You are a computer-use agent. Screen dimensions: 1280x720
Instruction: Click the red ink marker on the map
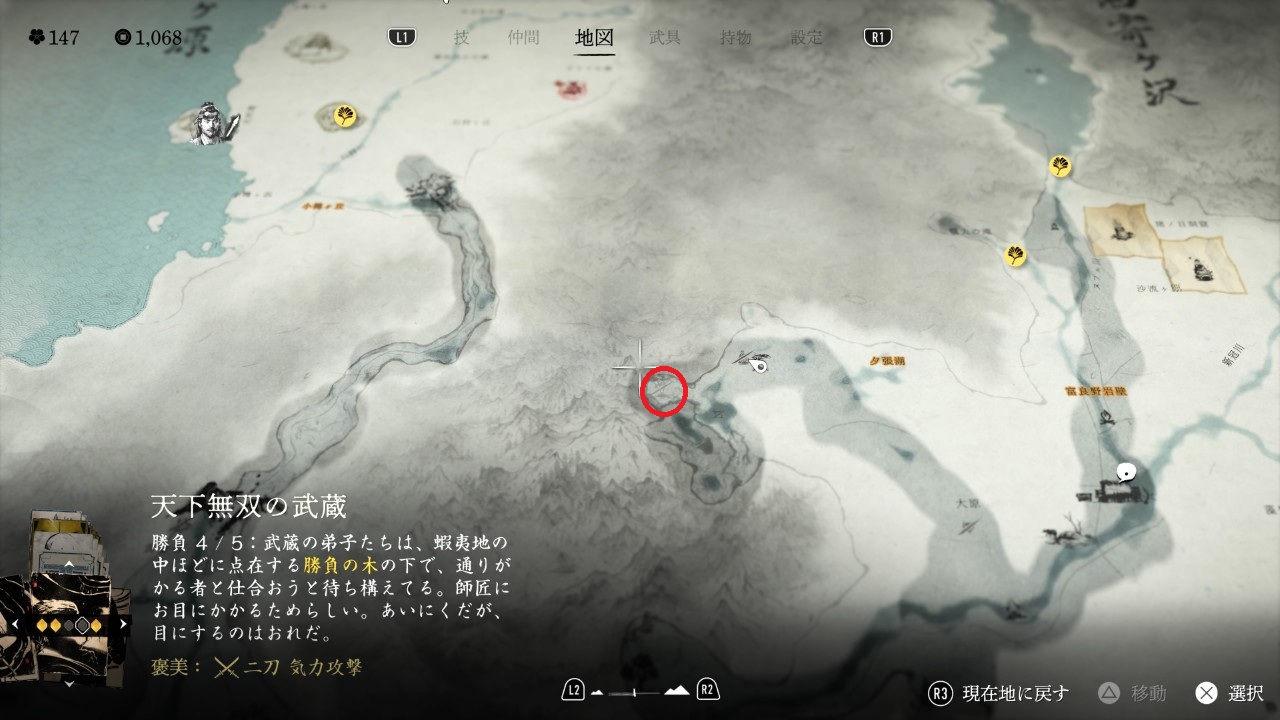click(x=571, y=90)
